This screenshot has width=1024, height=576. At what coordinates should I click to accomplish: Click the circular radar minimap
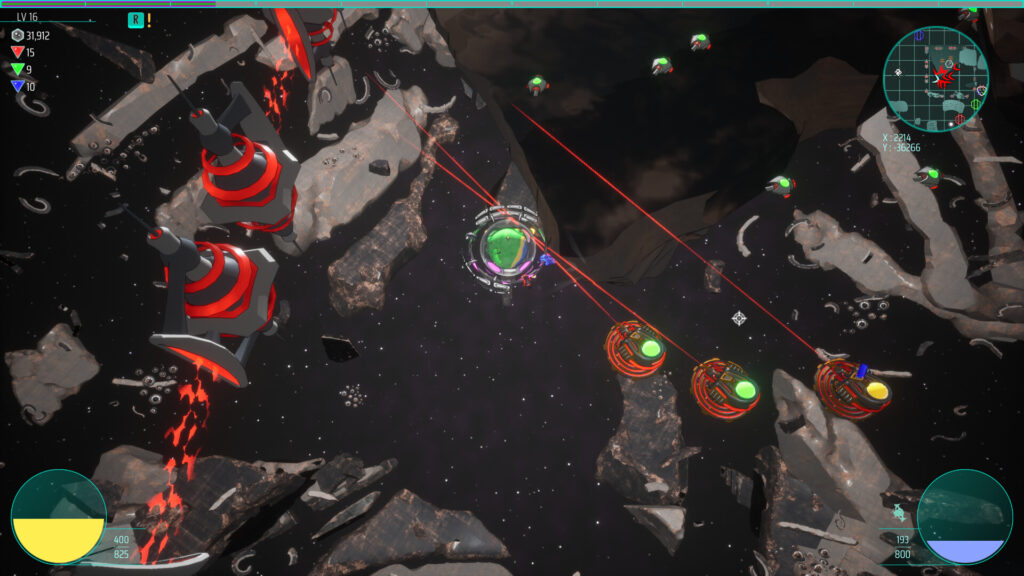coord(935,78)
